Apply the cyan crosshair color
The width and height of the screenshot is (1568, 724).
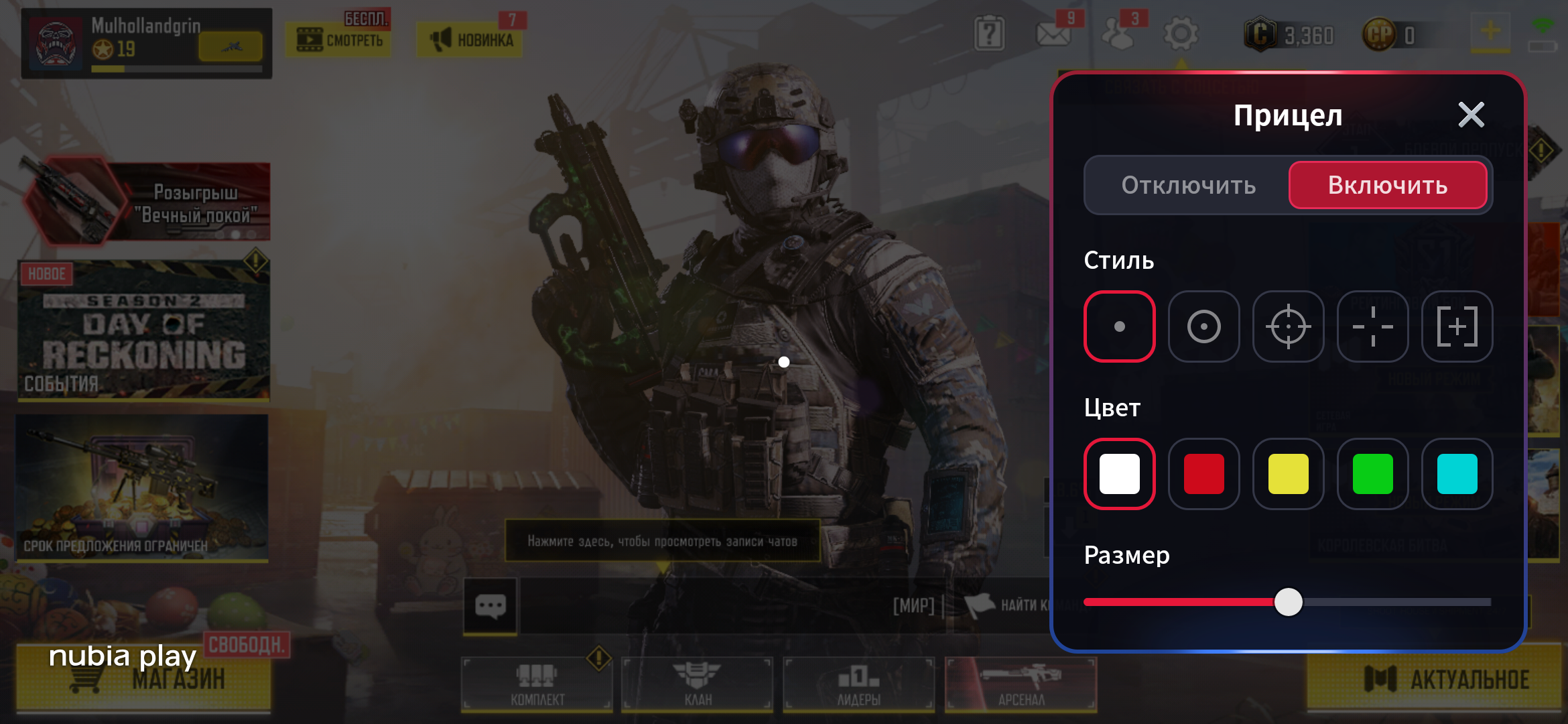pyautogui.click(x=1457, y=474)
